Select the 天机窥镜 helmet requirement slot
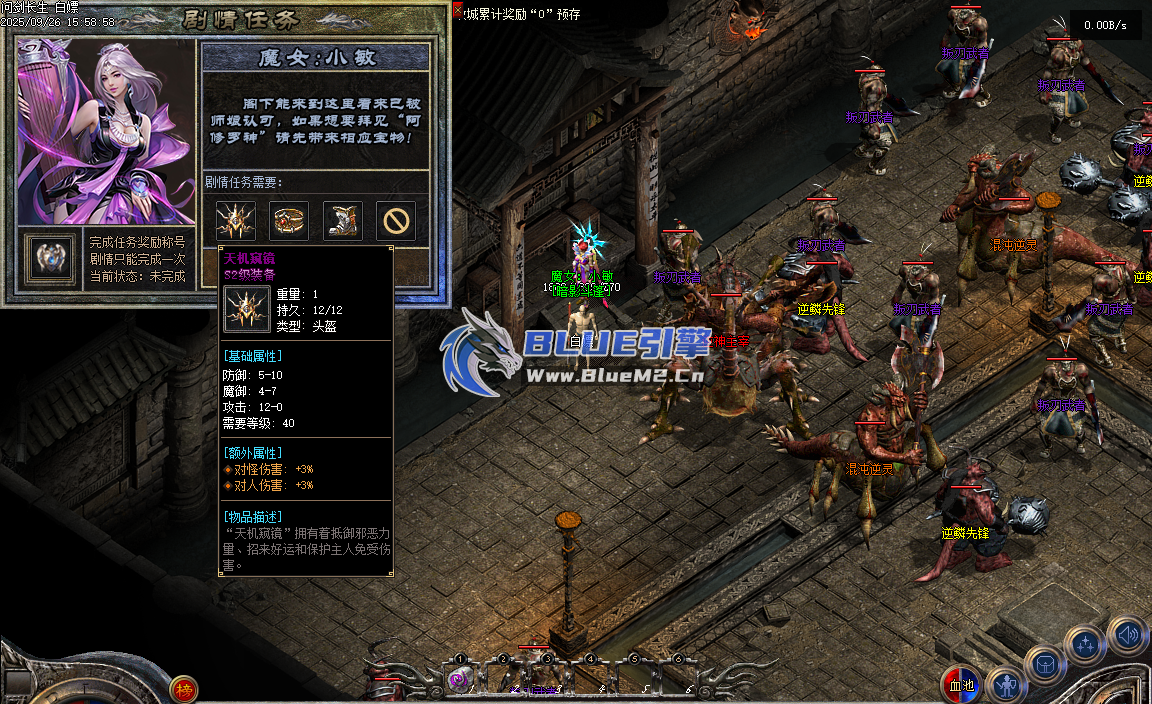Viewport: 1152px width, 704px height. click(x=236, y=221)
